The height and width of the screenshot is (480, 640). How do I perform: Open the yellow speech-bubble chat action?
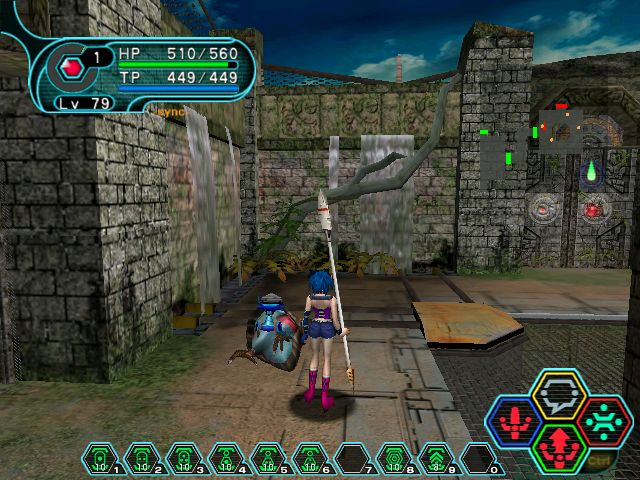click(x=559, y=395)
